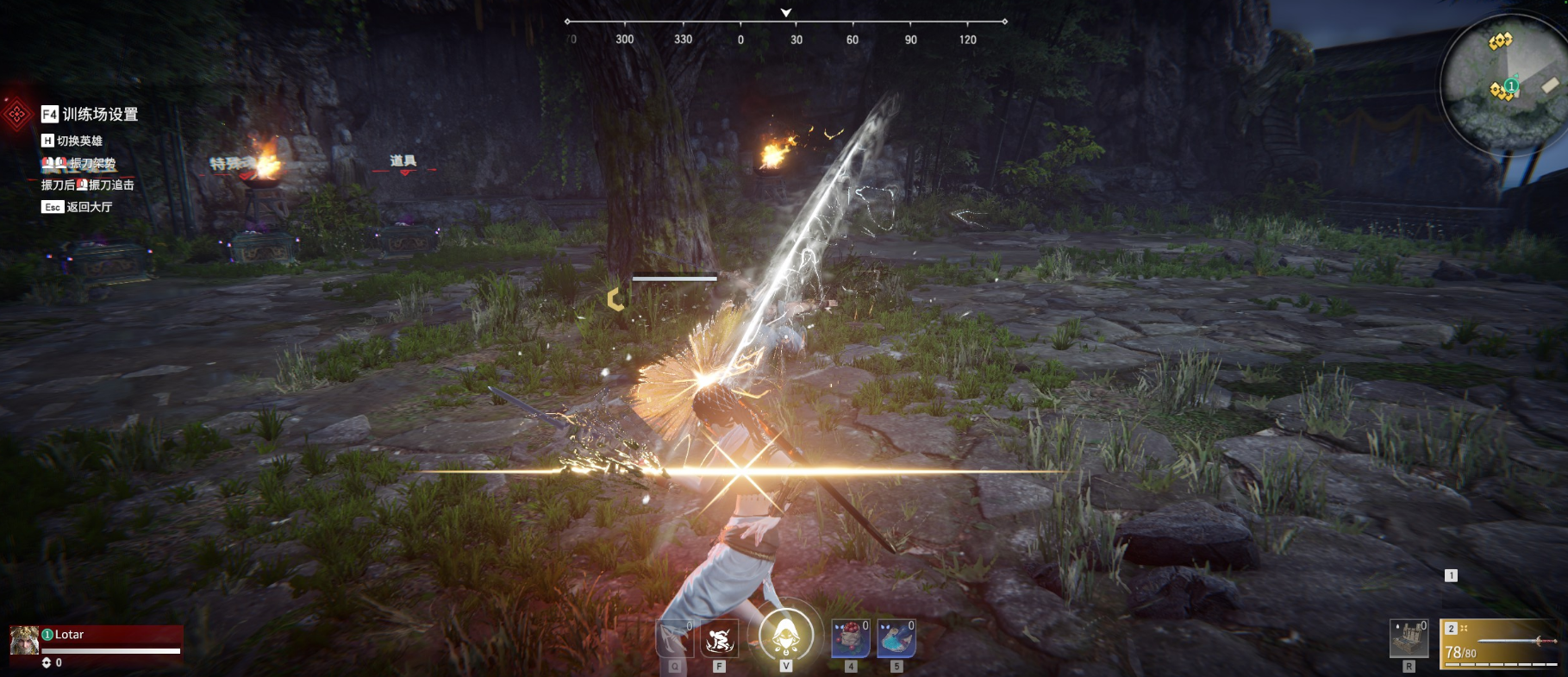
Task: Click Lotar's player portrait
Action: [24, 640]
